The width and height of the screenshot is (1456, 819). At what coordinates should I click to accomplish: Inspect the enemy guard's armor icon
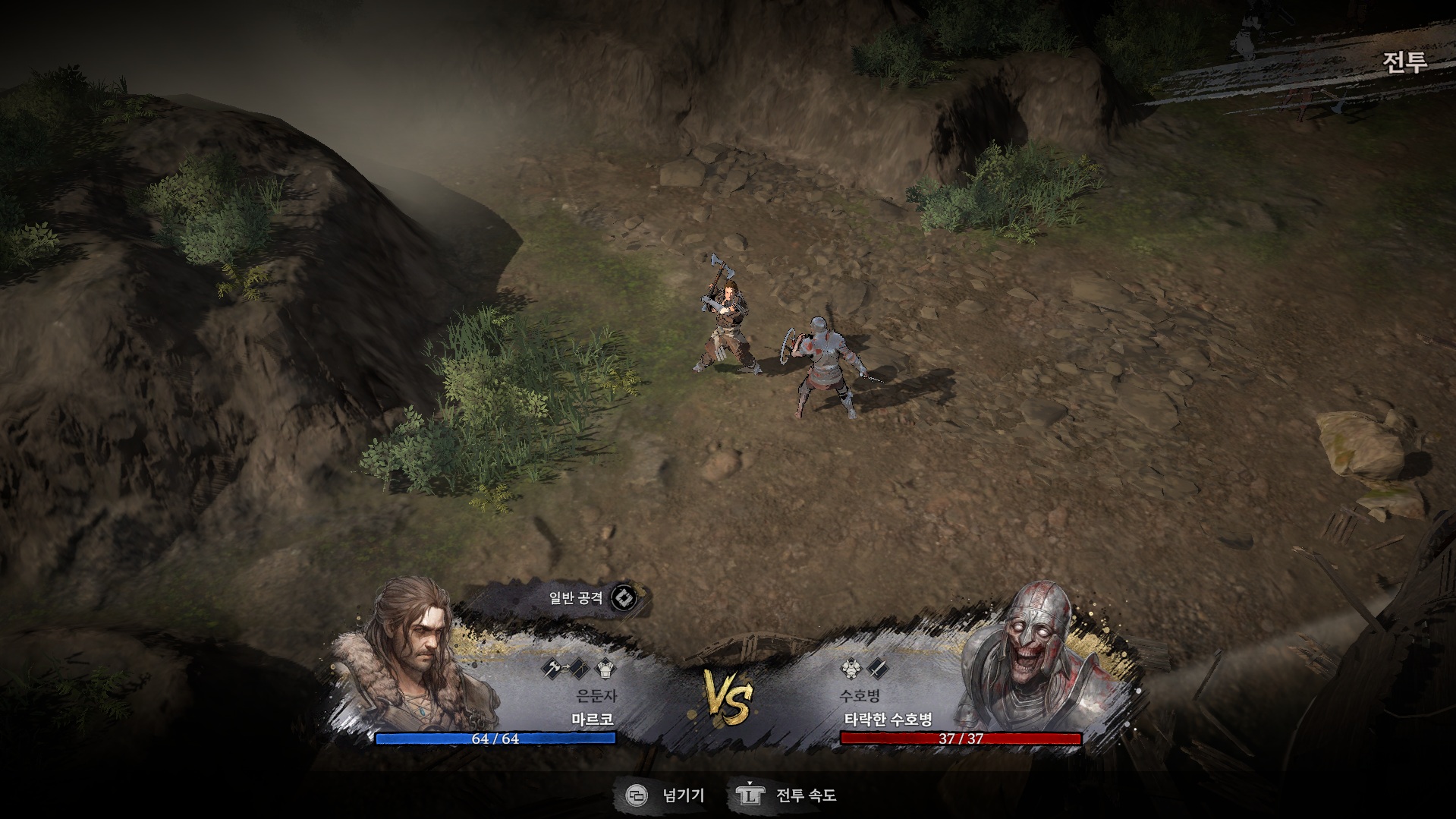click(851, 669)
